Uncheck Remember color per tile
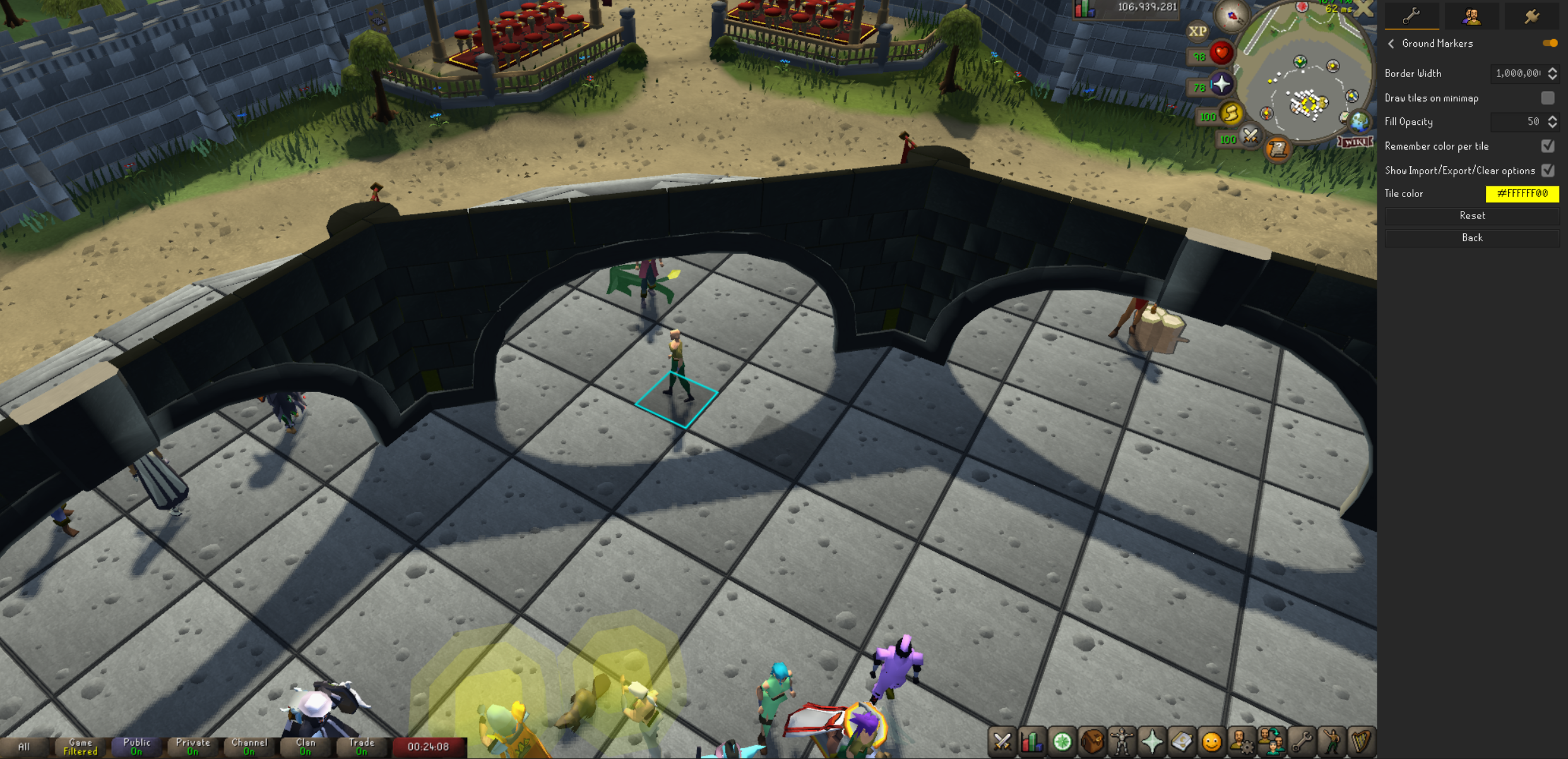The image size is (1568, 759). (1547, 146)
